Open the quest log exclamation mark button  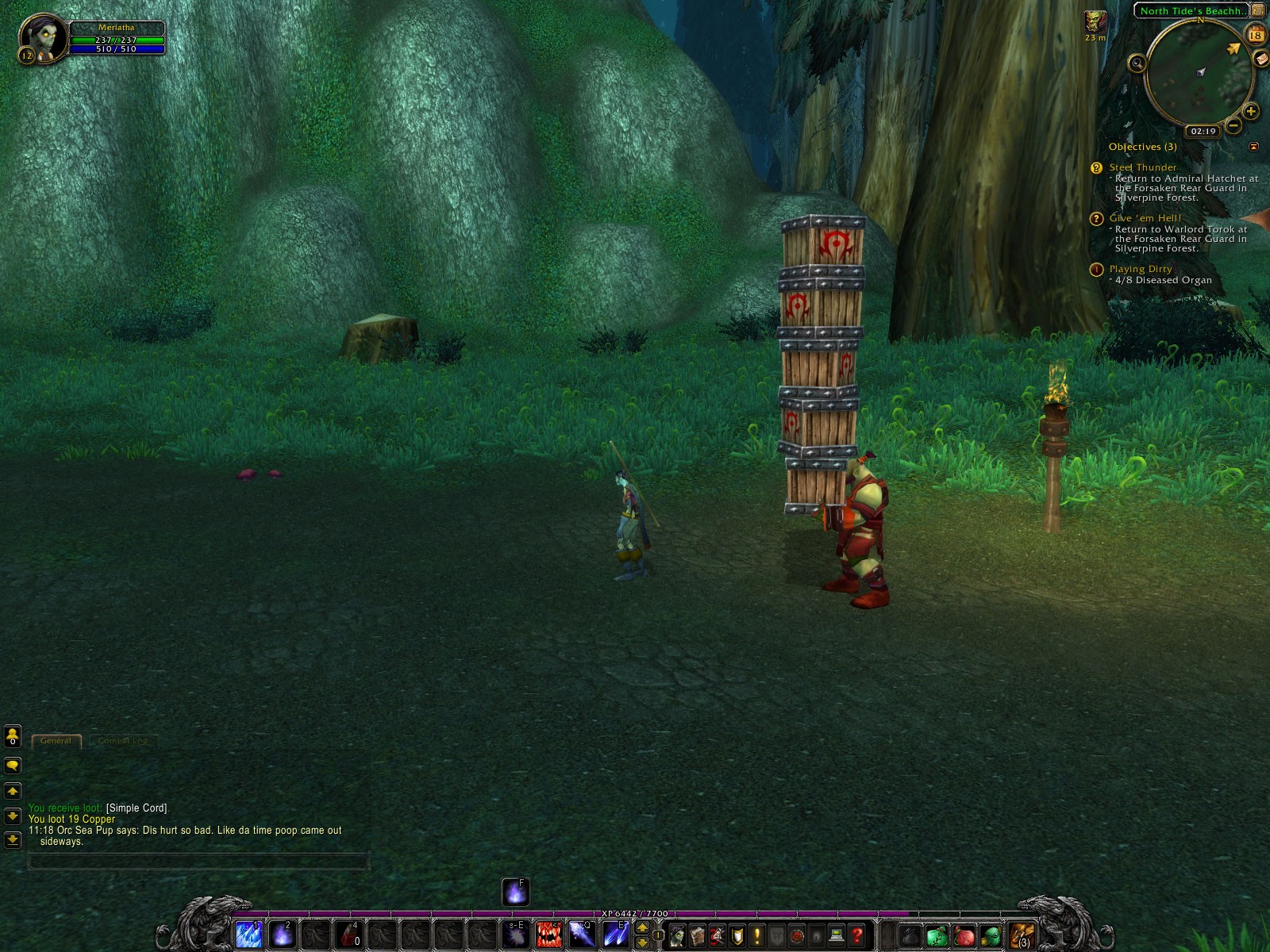[x=757, y=936]
